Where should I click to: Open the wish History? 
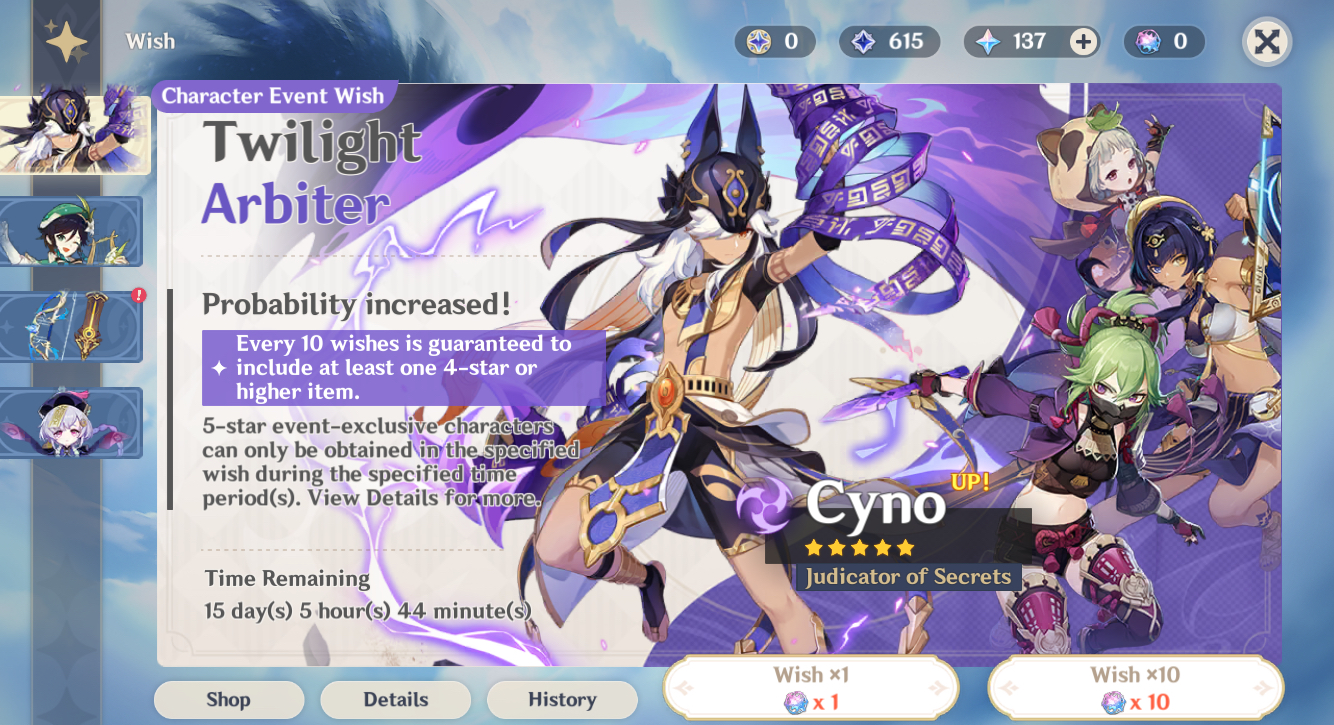tap(562, 700)
